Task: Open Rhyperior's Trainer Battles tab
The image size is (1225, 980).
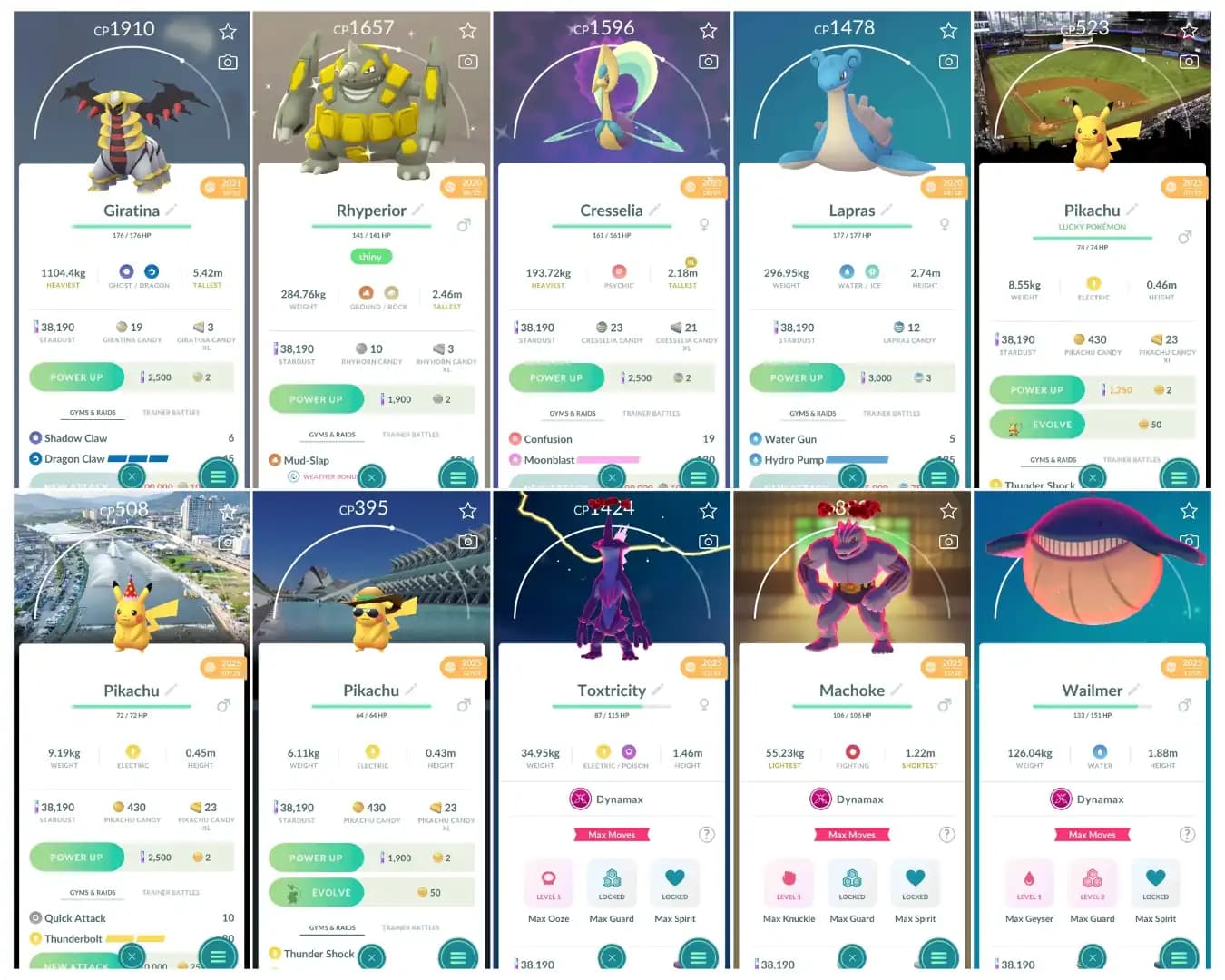Action: pyautogui.click(x=410, y=434)
